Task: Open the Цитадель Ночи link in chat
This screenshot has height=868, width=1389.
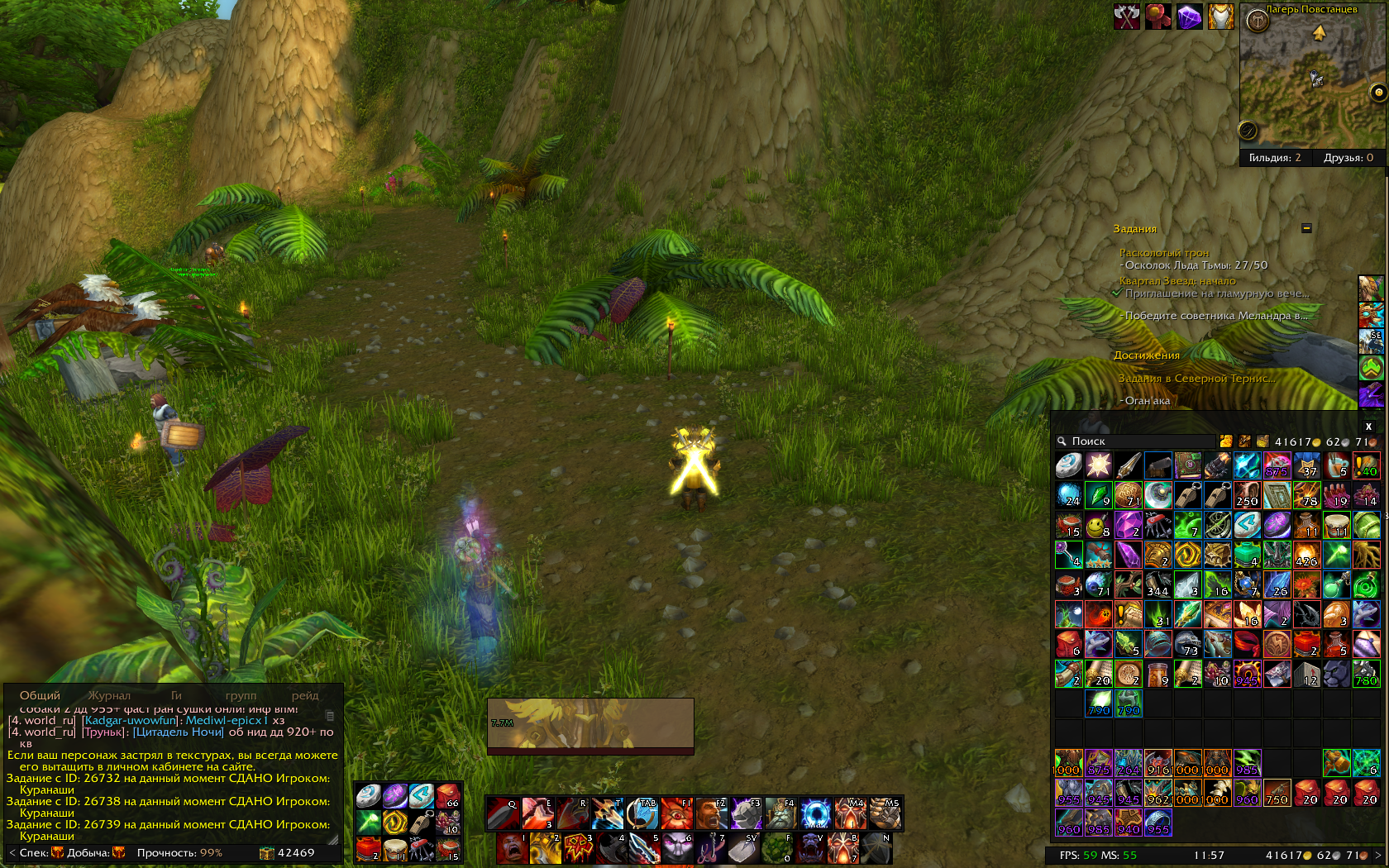Action: [x=178, y=732]
